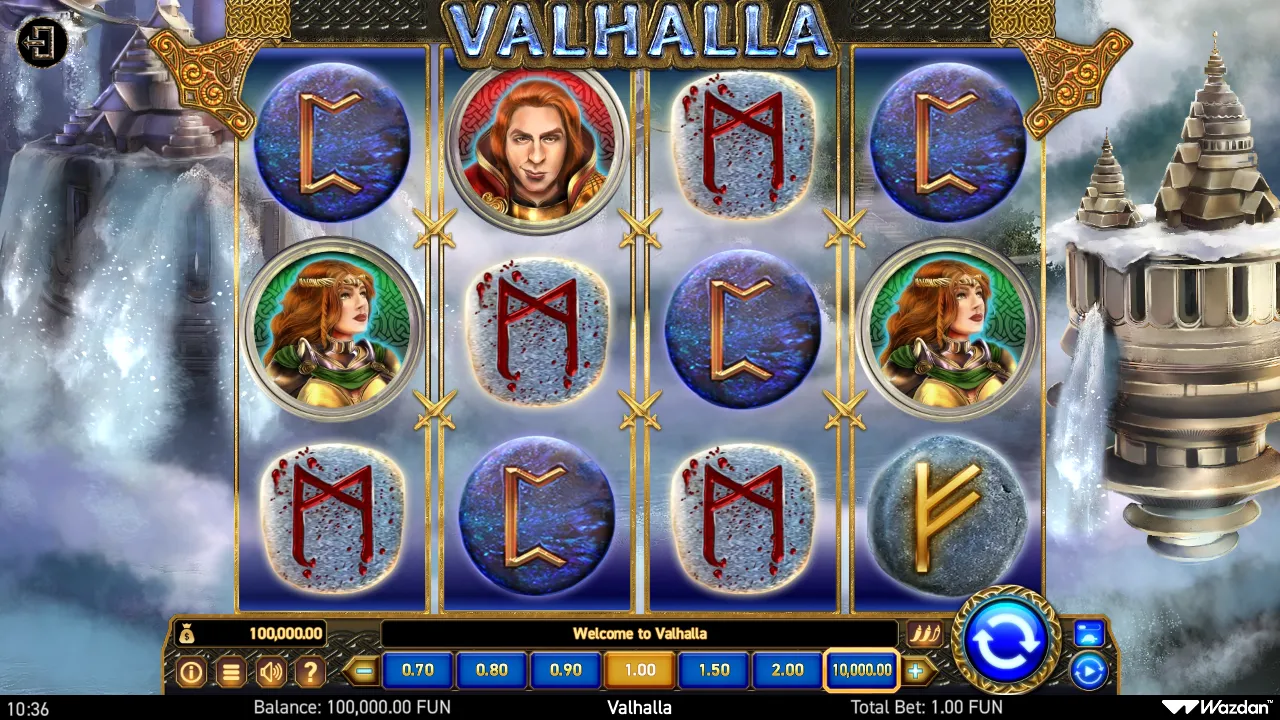
Task: Open the hamburger game menu
Action: [231, 671]
